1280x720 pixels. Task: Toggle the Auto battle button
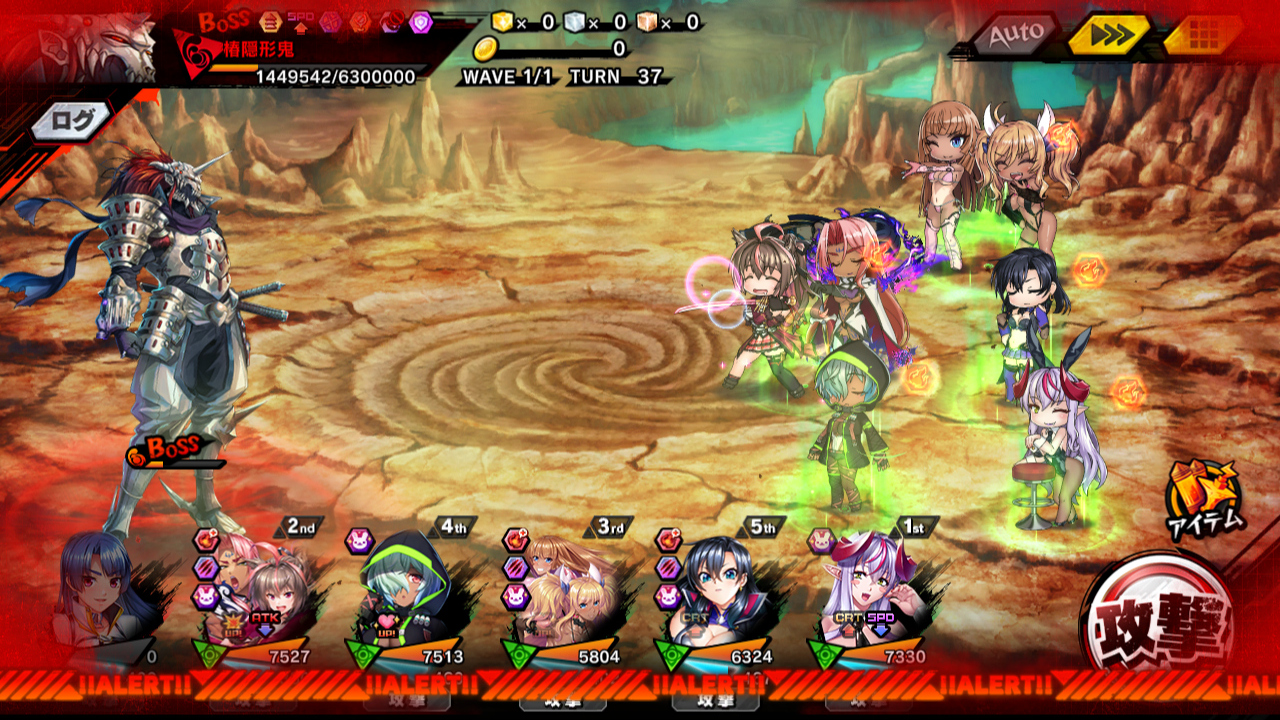tap(1015, 36)
